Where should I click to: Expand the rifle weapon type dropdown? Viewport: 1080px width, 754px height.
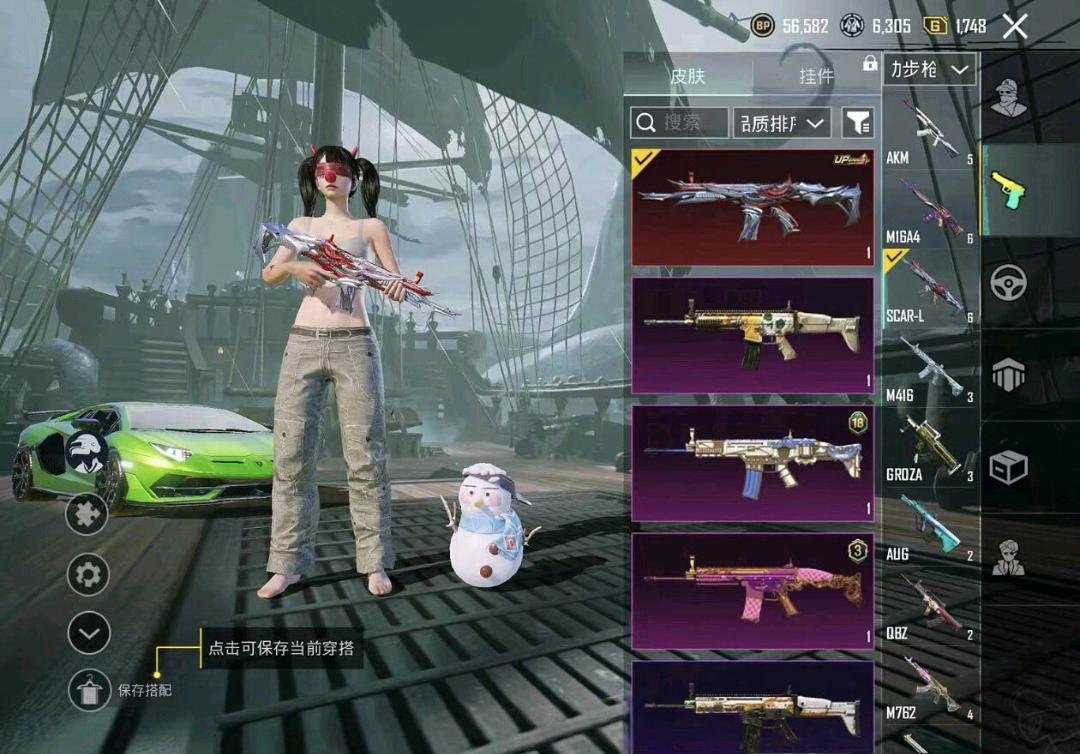coord(930,69)
